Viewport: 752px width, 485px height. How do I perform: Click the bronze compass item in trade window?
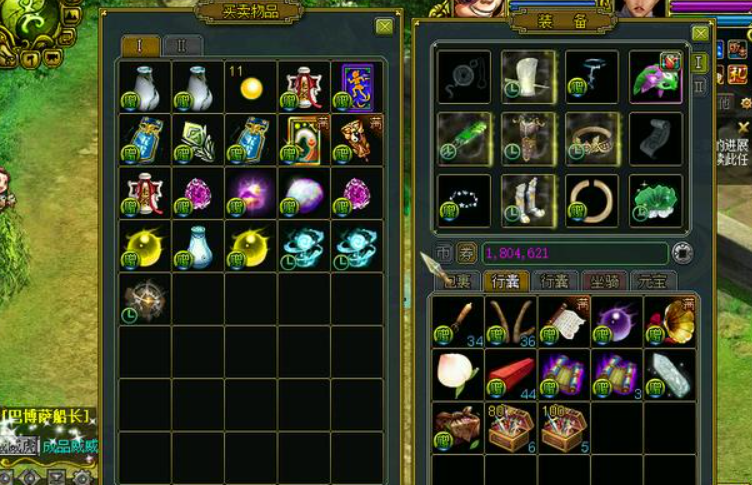[144, 298]
